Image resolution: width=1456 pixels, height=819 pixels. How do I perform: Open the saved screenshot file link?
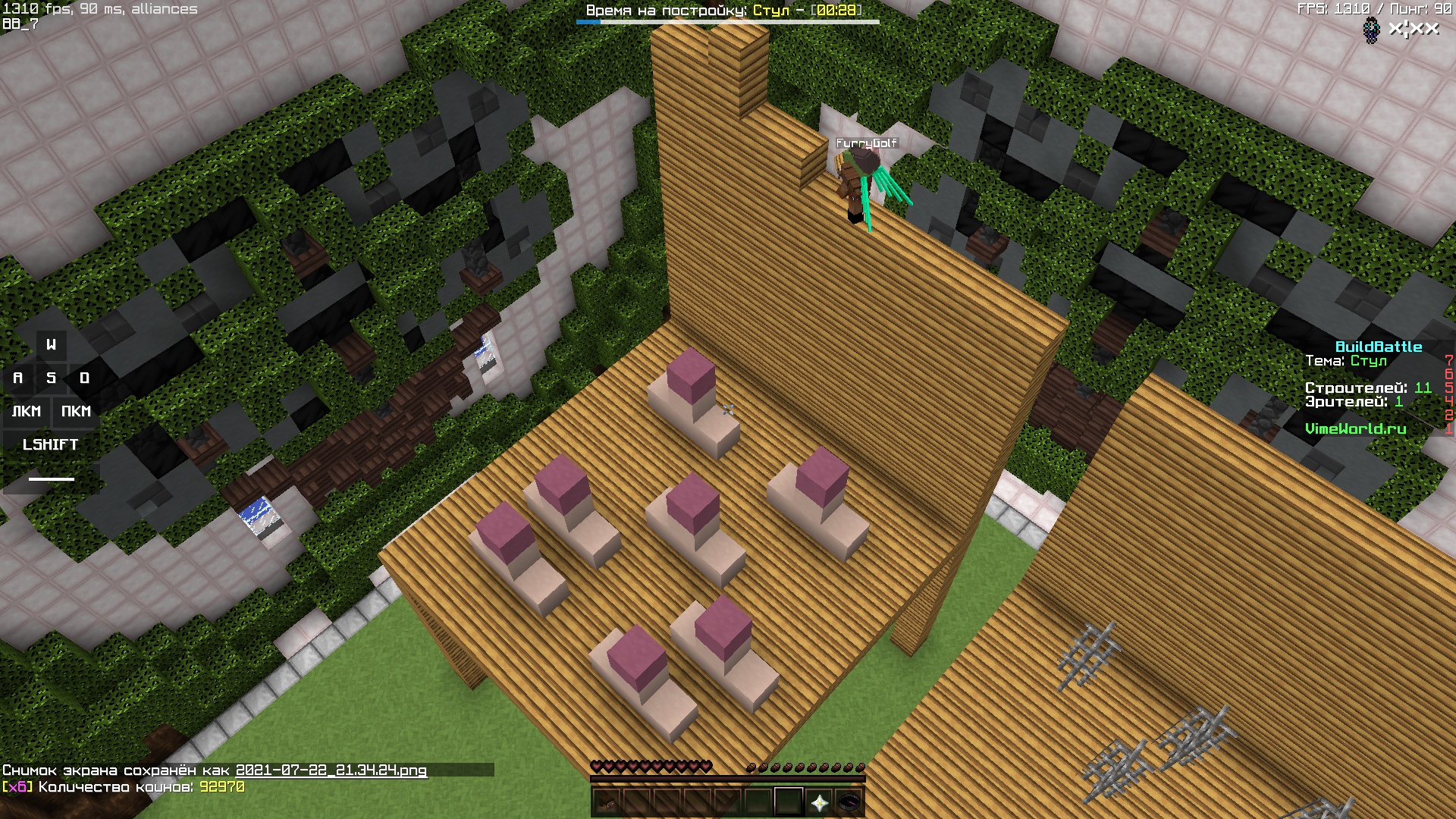tap(331, 770)
